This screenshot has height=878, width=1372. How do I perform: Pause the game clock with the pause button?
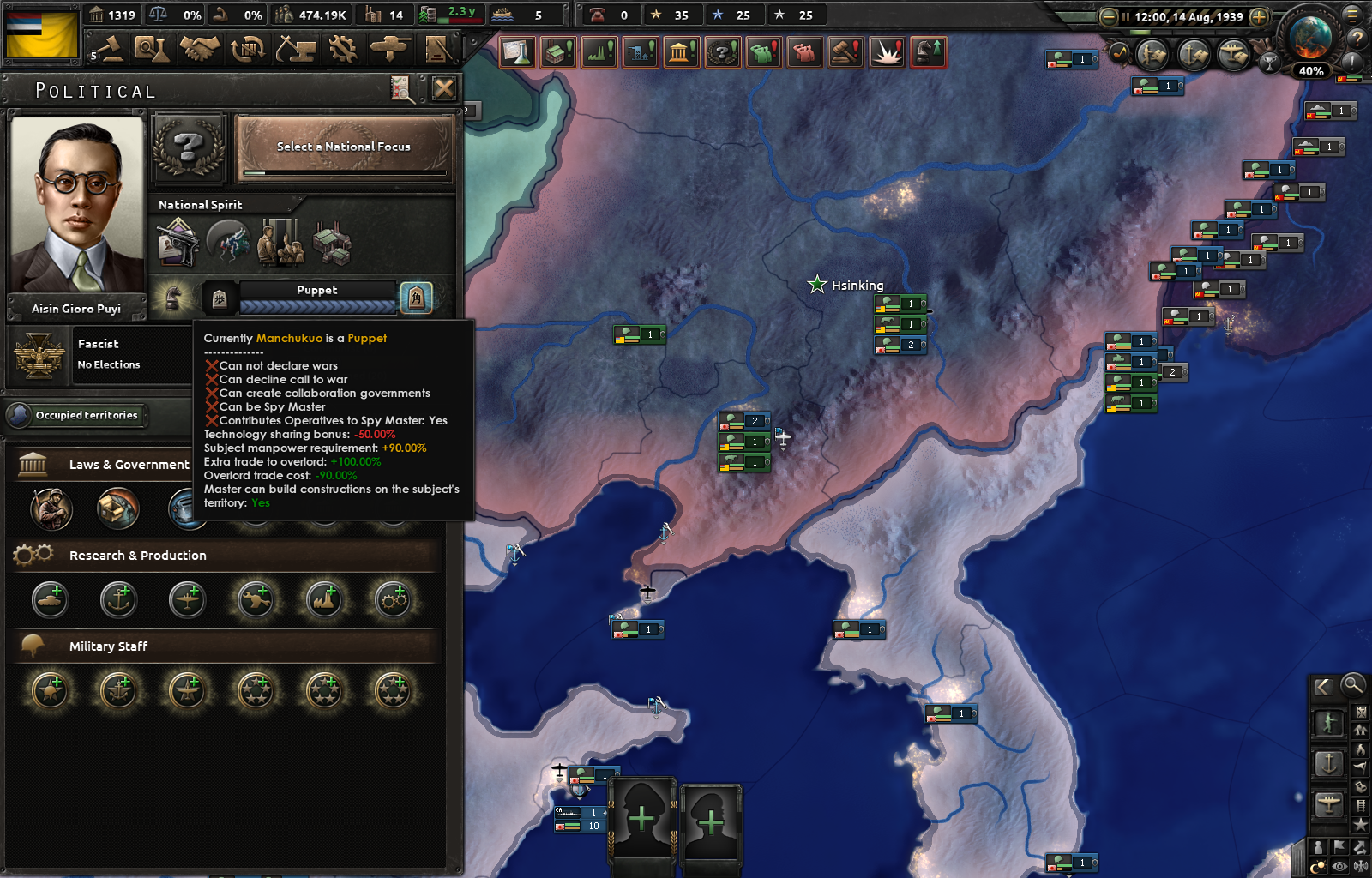coord(1126,16)
